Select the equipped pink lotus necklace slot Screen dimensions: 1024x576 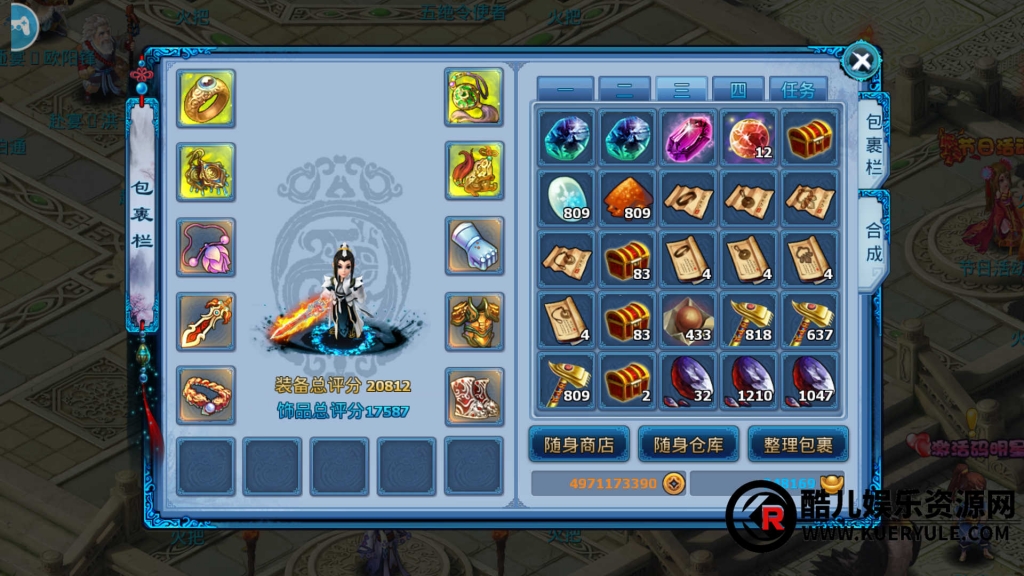pyautogui.click(x=207, y=246)
